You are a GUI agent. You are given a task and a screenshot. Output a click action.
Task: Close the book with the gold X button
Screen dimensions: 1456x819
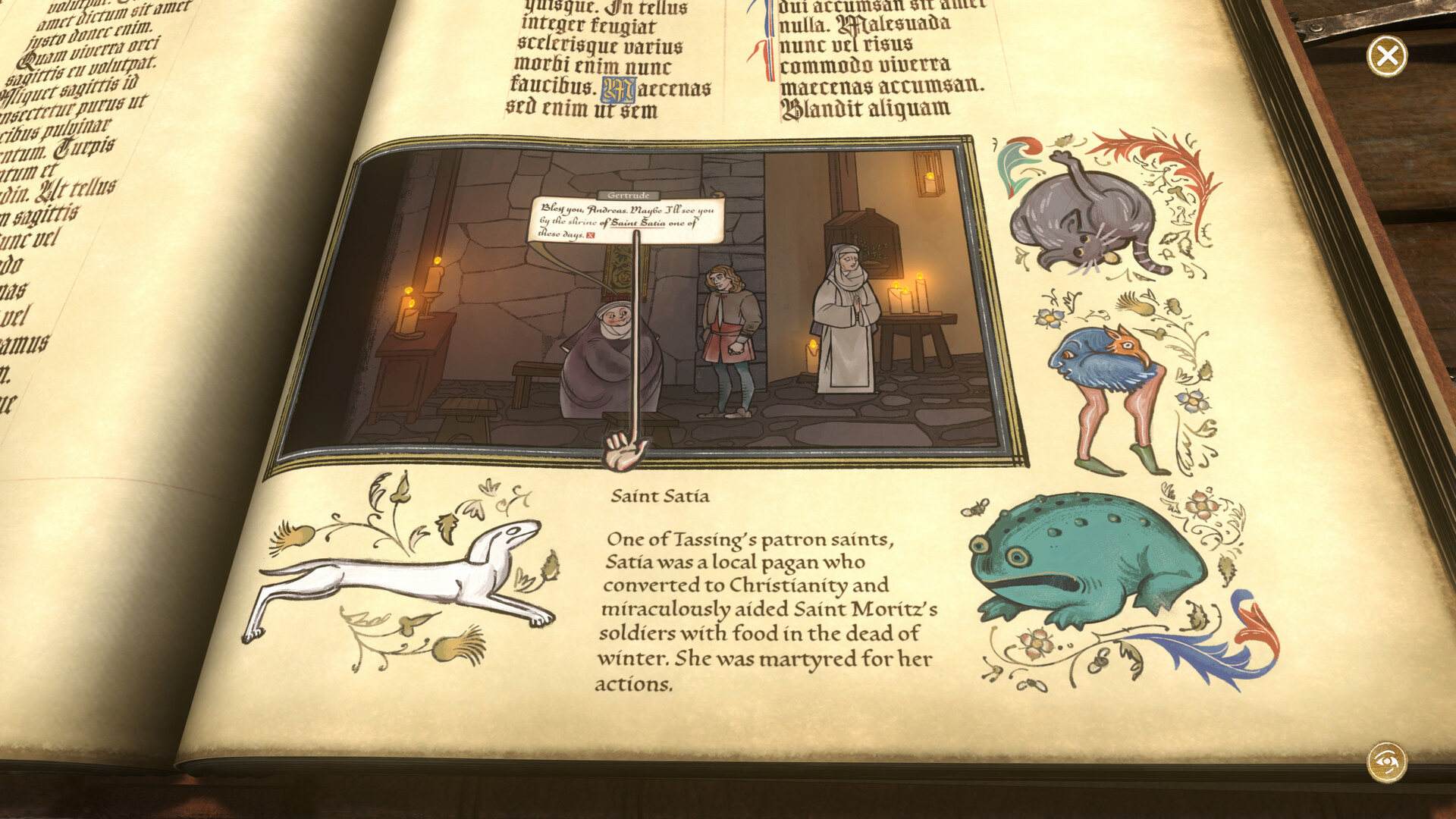click(1388, 55)
